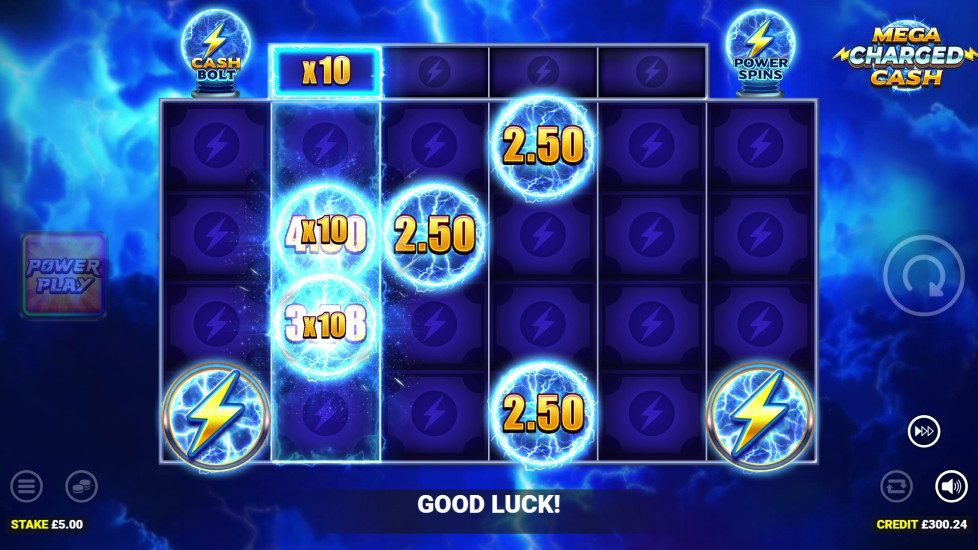Open the hamburger menu
This screenshot has width=978, height=550.
click(x=27, y=487)
